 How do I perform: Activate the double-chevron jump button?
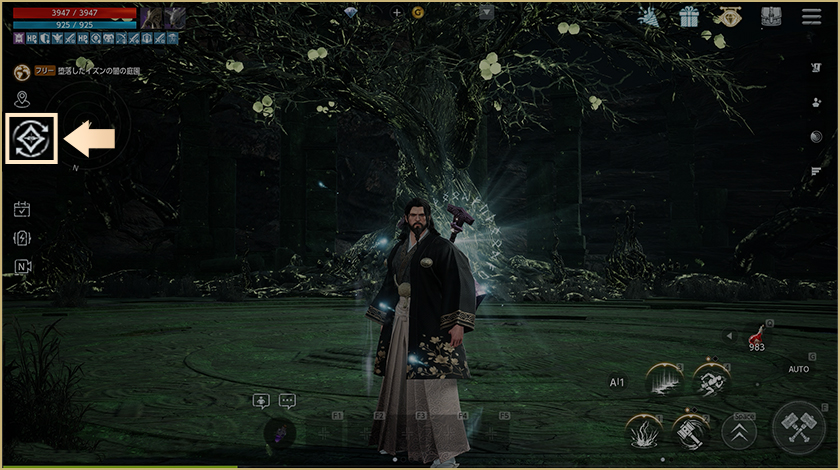(x=738, y=433)
